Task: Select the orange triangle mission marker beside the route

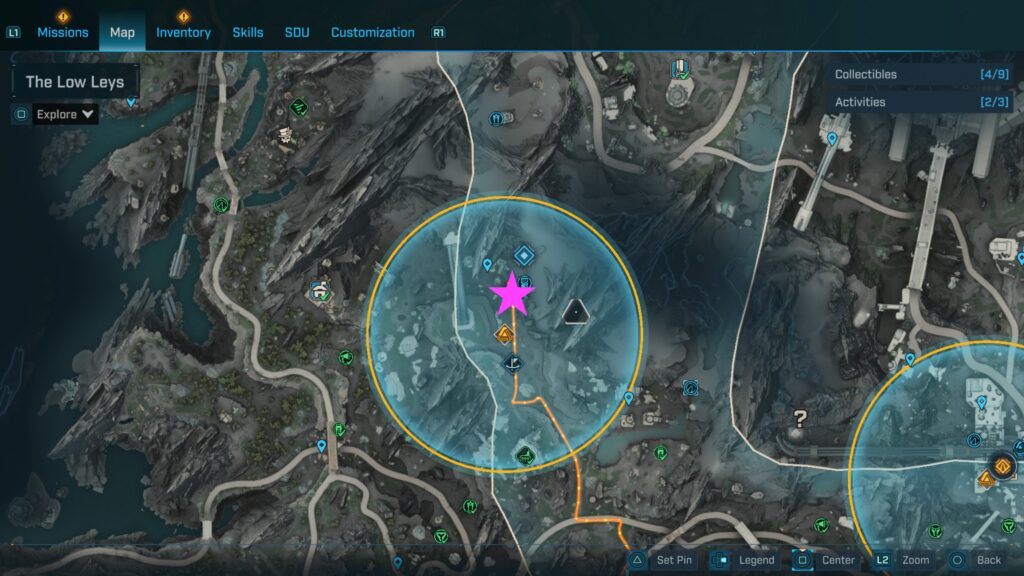Action: [505, 334]
